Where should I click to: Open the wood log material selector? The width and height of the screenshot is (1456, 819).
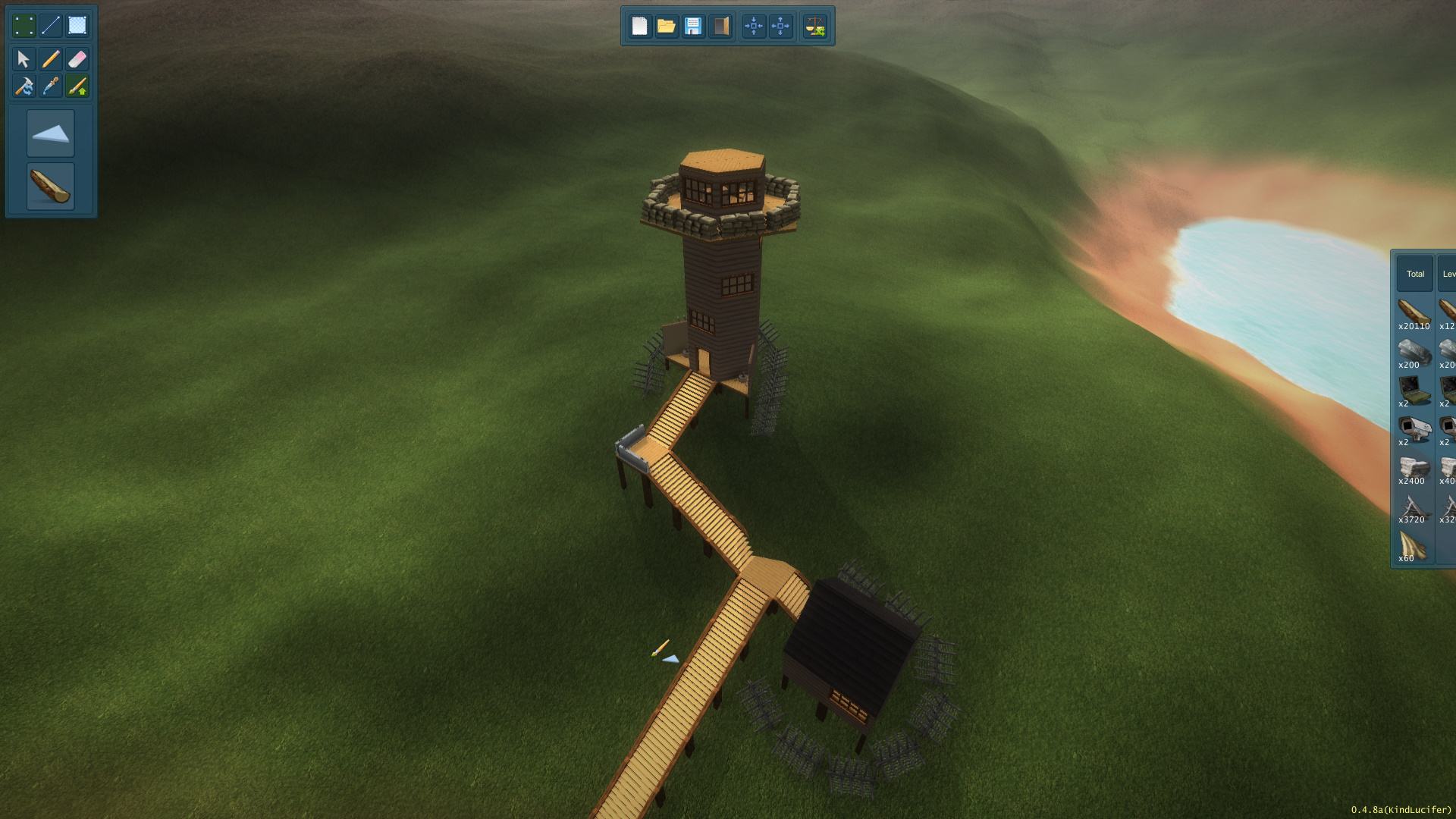[51, 186]
